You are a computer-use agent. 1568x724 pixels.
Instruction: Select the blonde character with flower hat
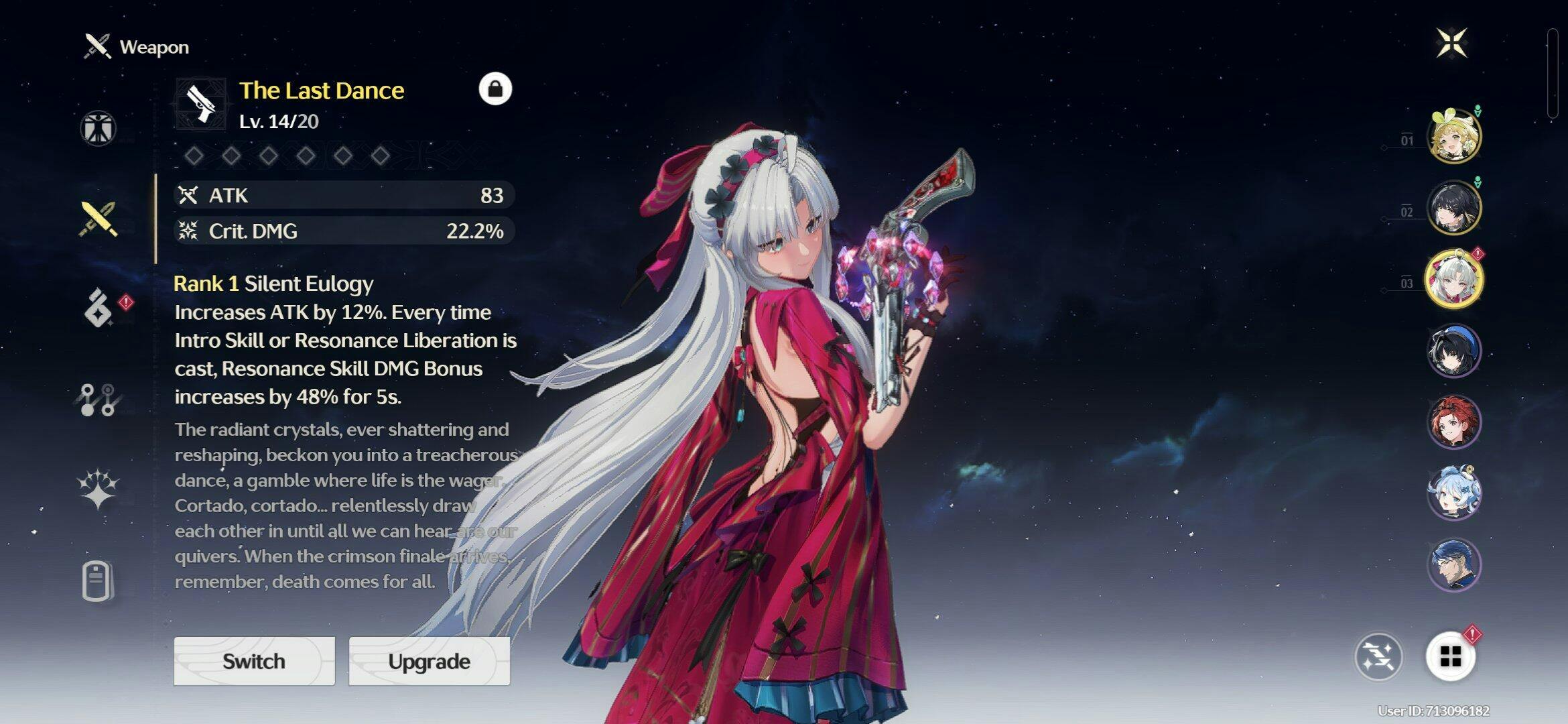tap(1454, 137)
